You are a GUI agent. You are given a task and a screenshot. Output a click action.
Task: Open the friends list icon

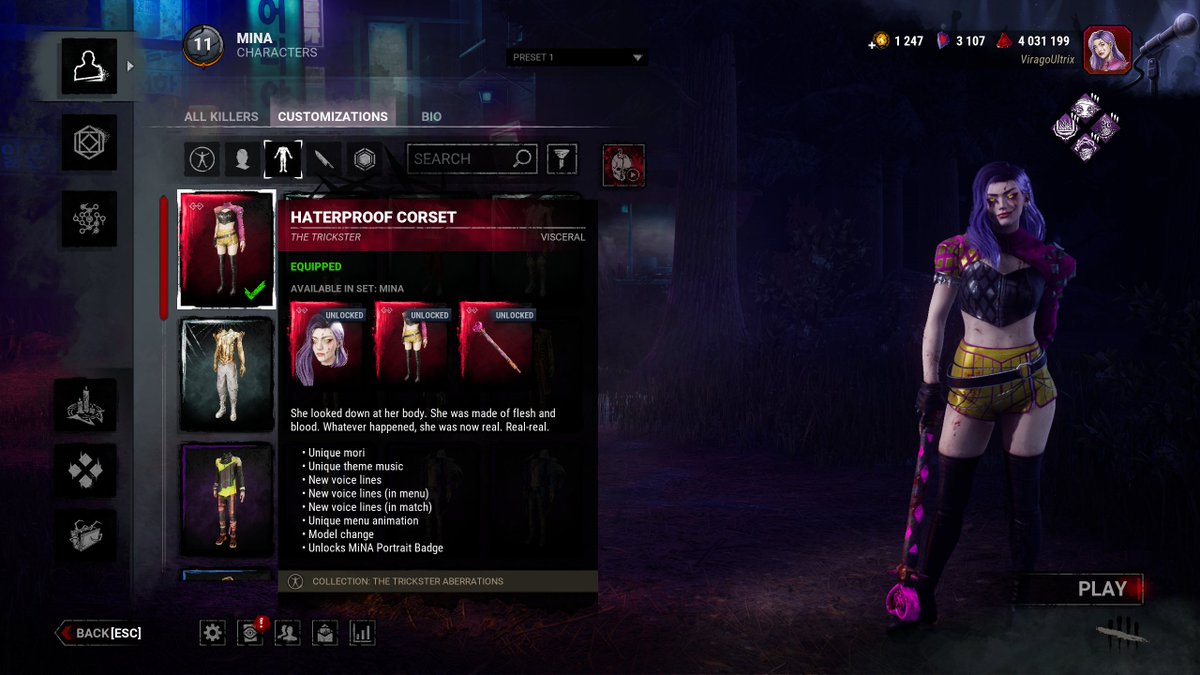tap(287, 632)
